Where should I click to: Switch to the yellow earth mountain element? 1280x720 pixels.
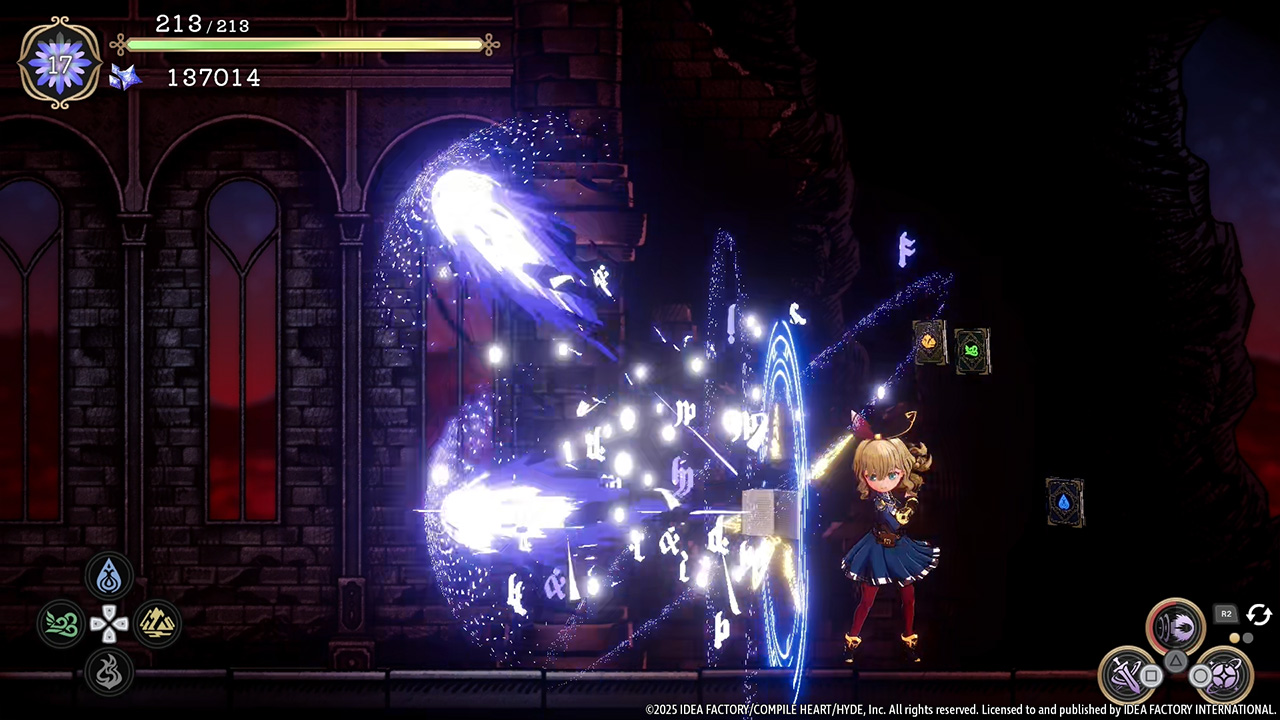click(x=157, y=625)
